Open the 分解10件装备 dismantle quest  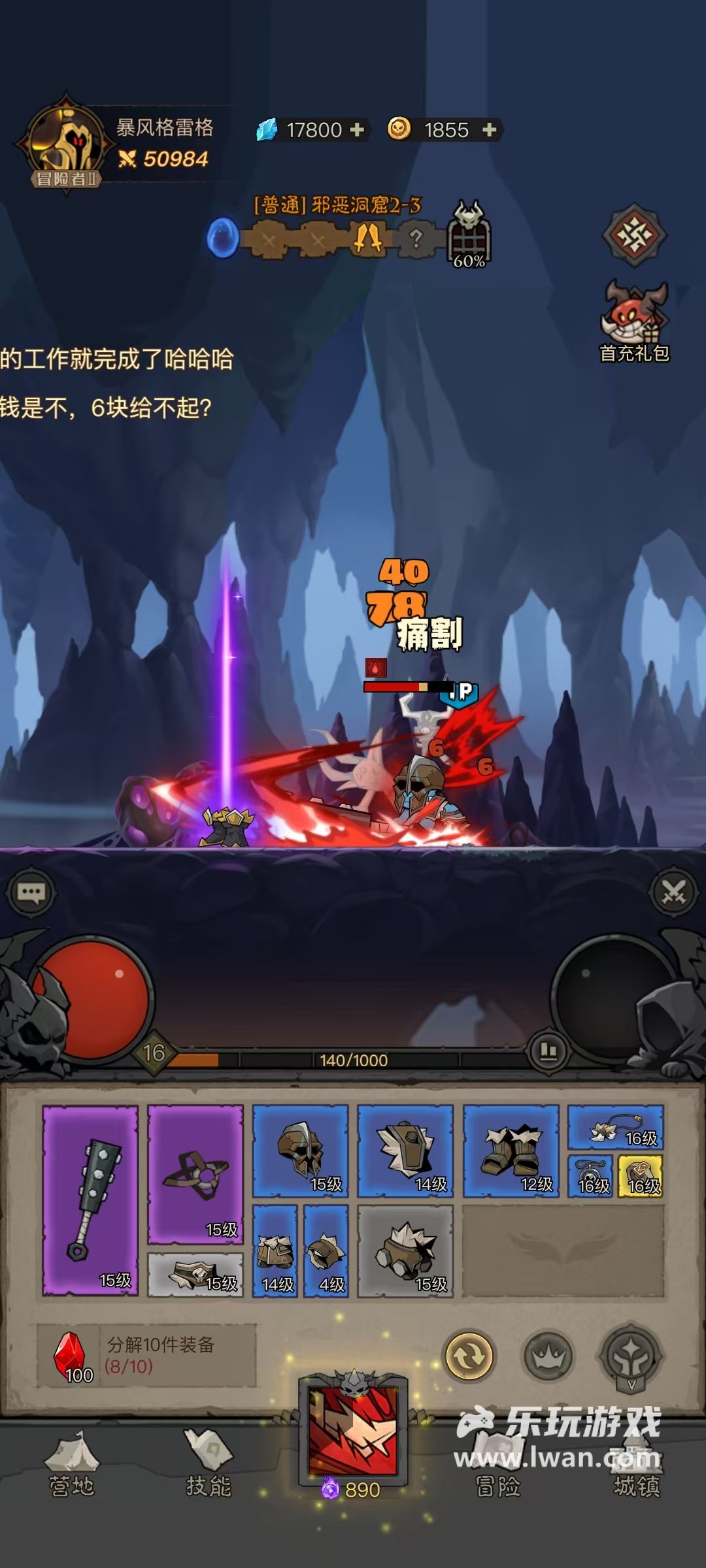coord(146,1355)
